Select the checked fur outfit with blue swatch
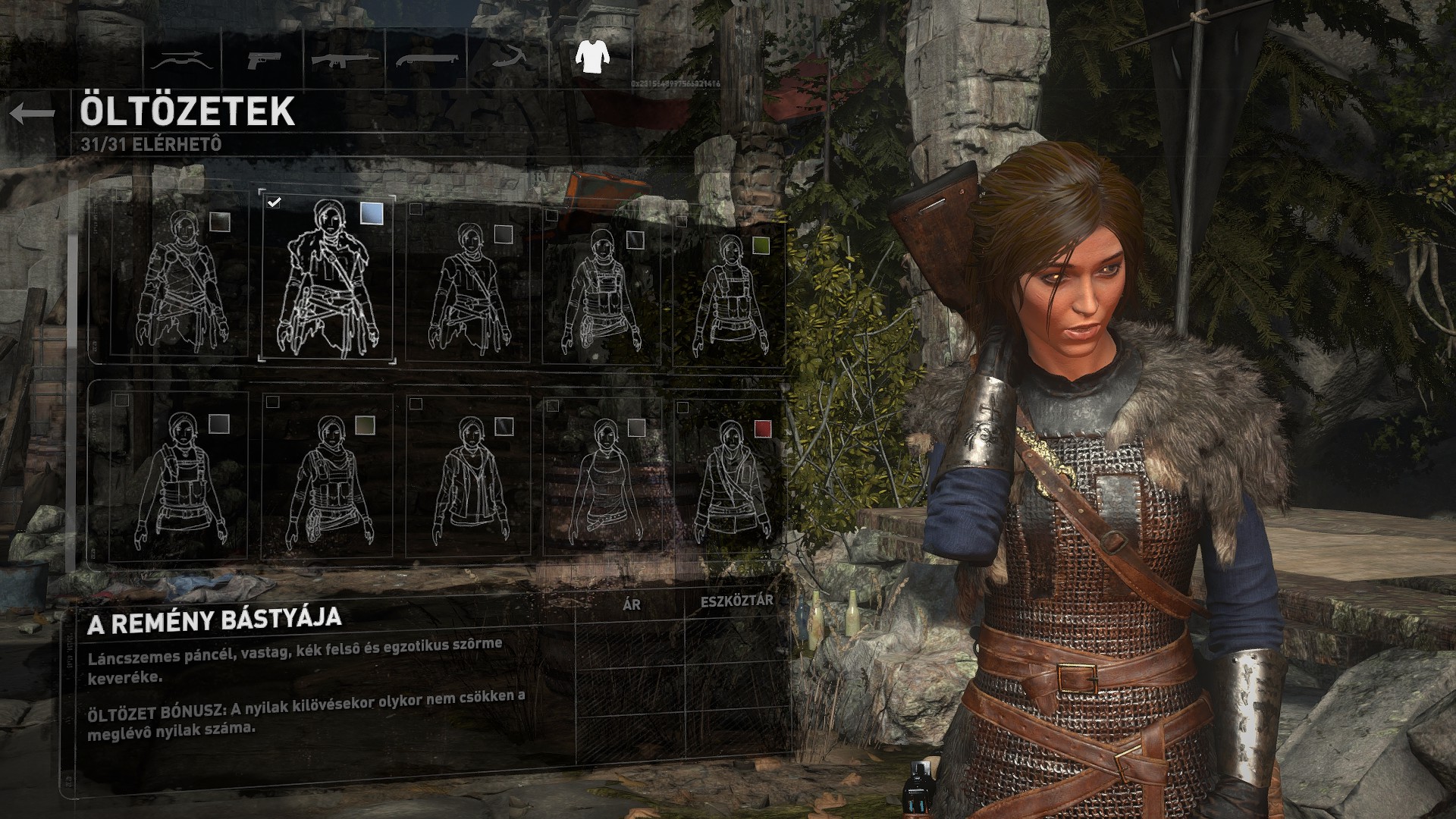The width and height of the screenshot is (1456, 819). (327, 278)
